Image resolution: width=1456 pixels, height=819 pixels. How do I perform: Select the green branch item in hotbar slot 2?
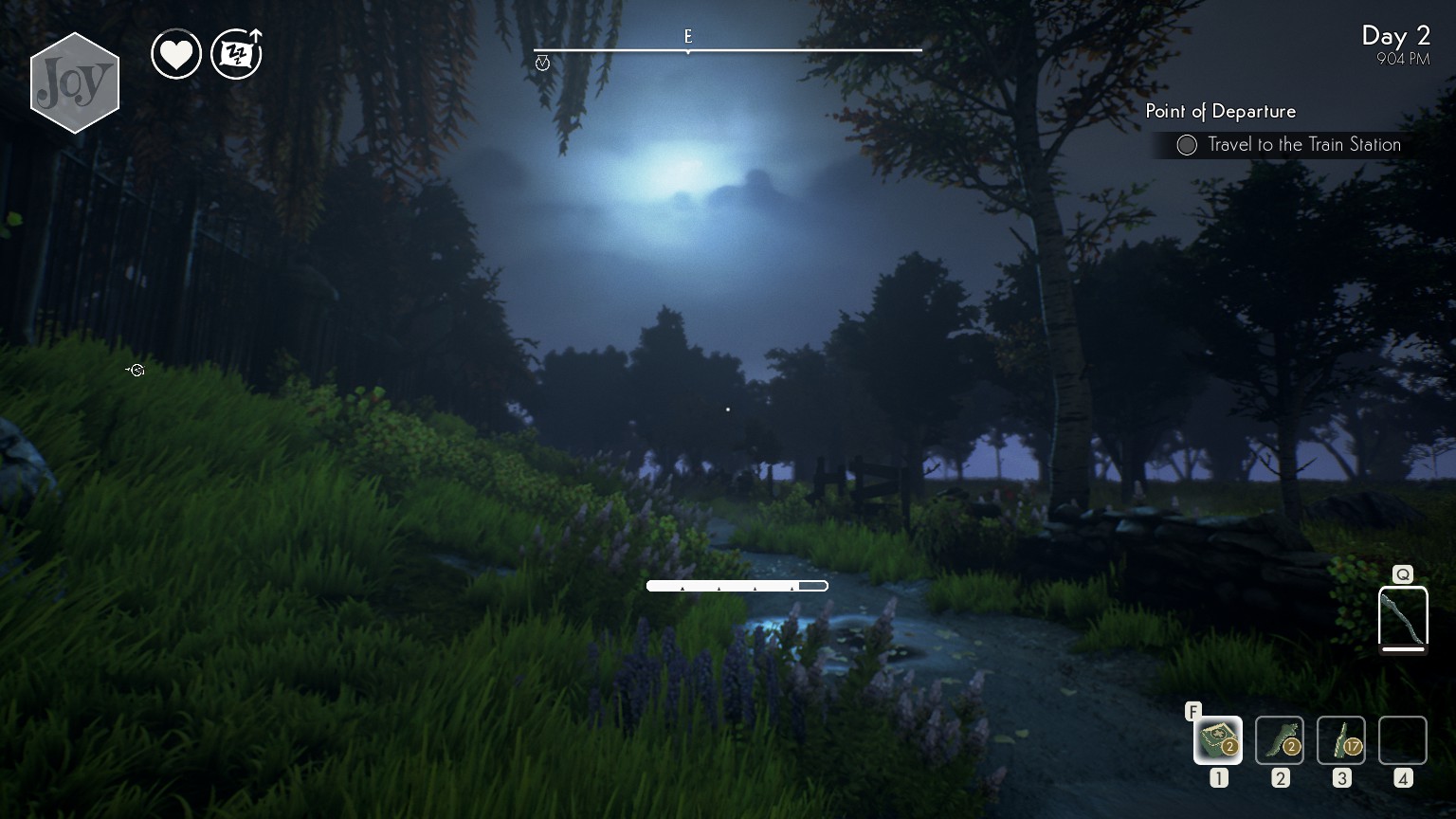(x=1279, y=739)
